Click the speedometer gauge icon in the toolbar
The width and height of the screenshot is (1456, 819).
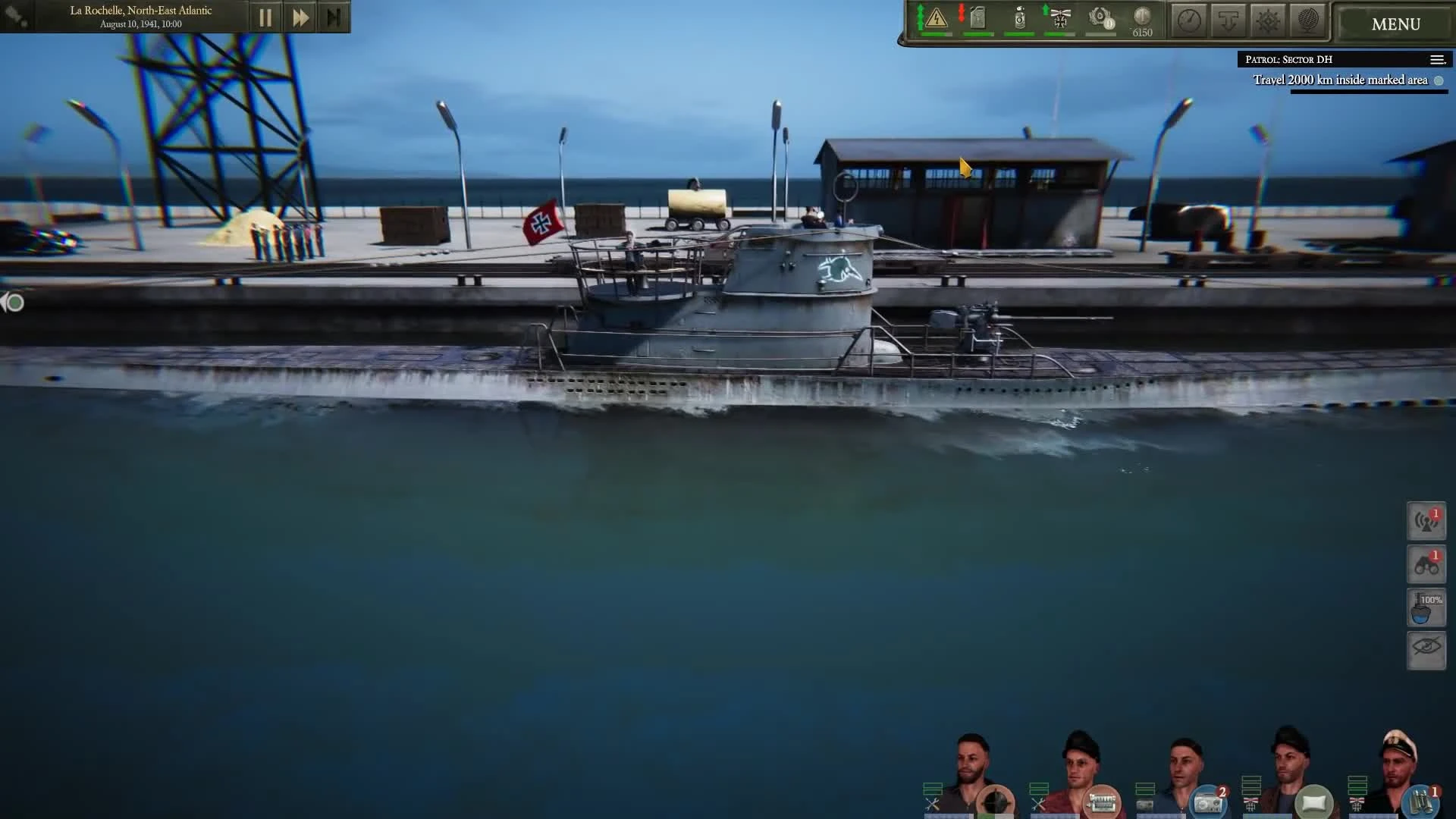click(1188, 19)
